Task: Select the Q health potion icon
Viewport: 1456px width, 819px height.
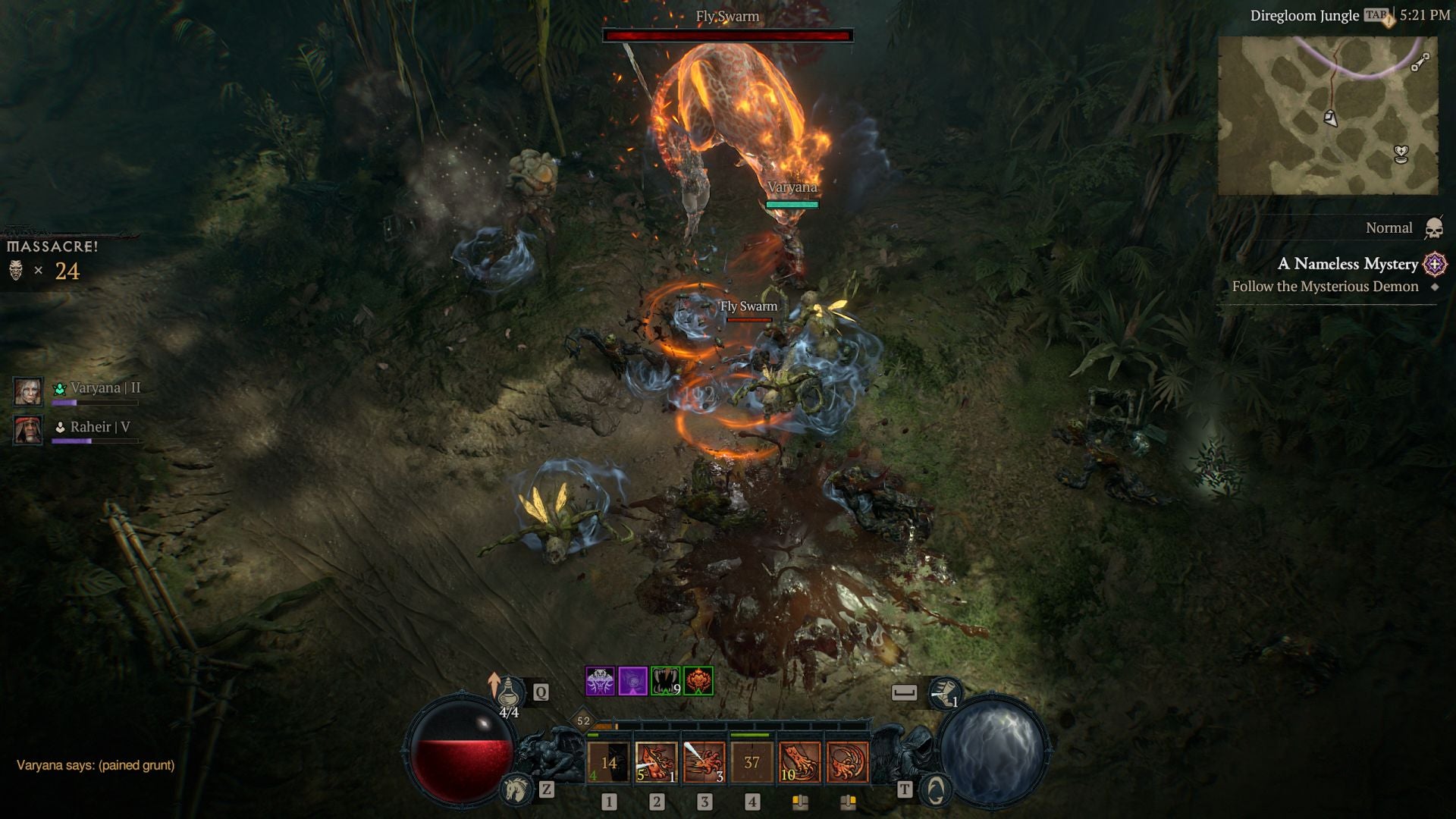Action: click(x=513, y=692)
